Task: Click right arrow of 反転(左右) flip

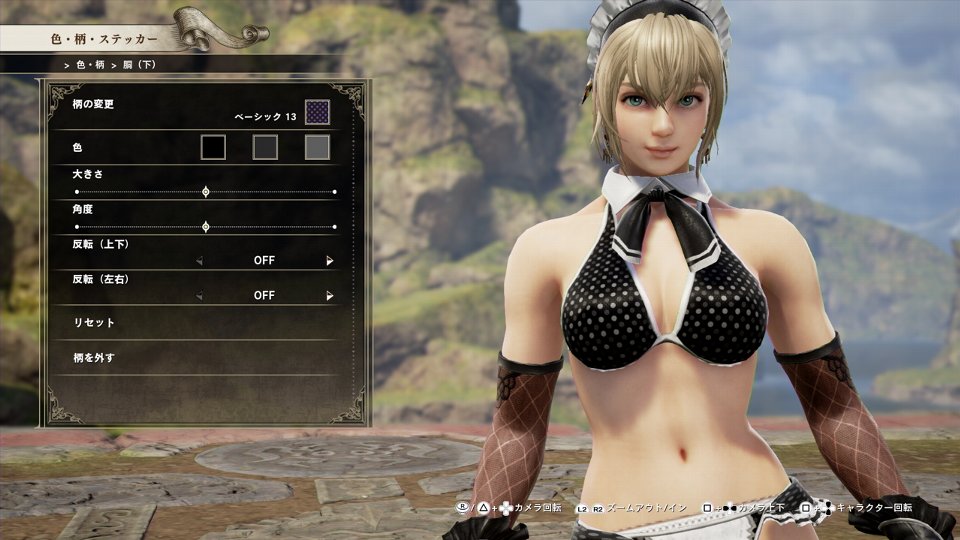Action: click(x=329, y=296)
